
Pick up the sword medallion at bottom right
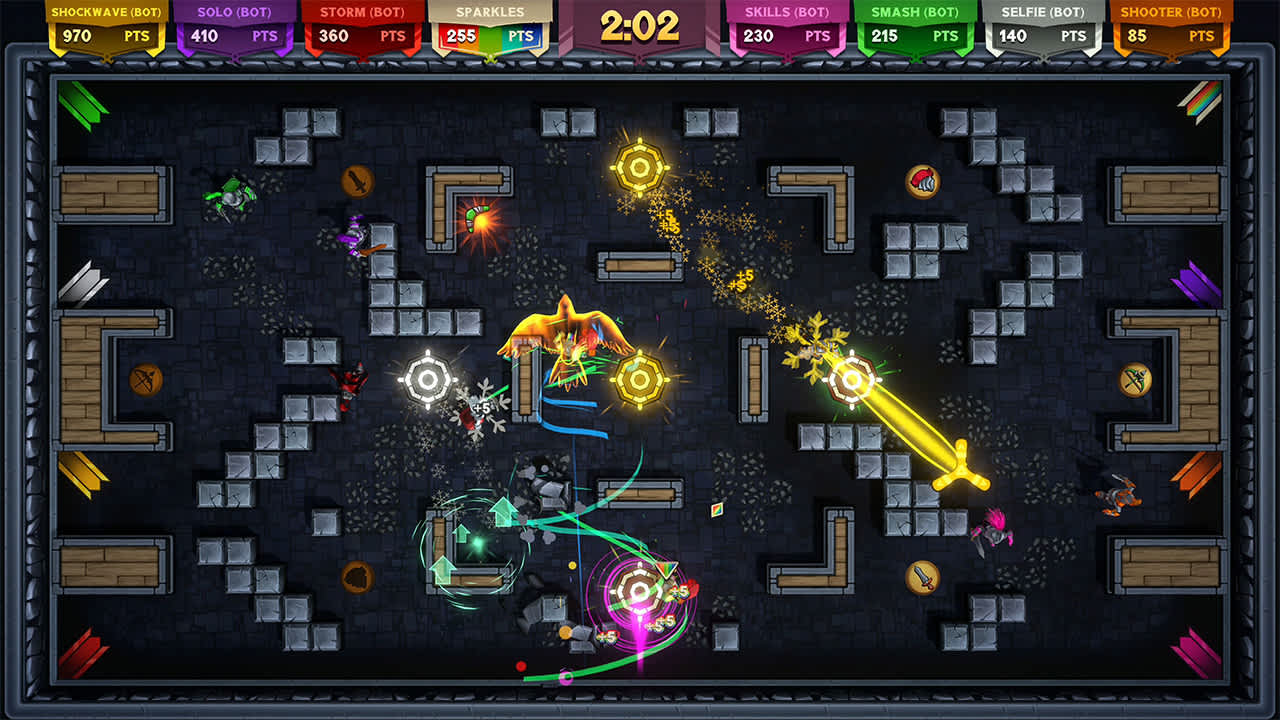tap(925, 580)
